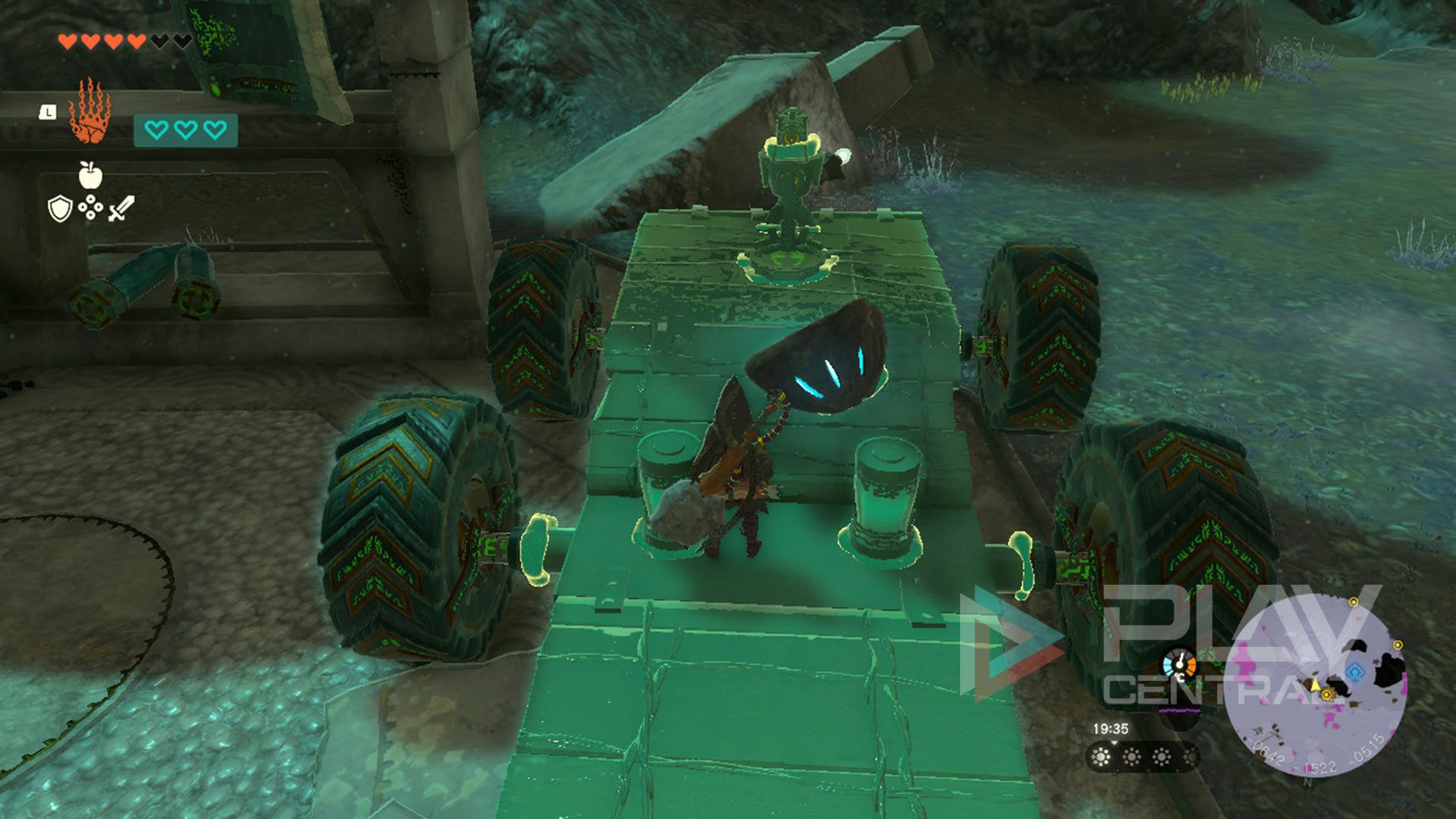Activate the orange Ultrahand ability icon
This screenshot has width=1456, height=819.
coord(90,111)
